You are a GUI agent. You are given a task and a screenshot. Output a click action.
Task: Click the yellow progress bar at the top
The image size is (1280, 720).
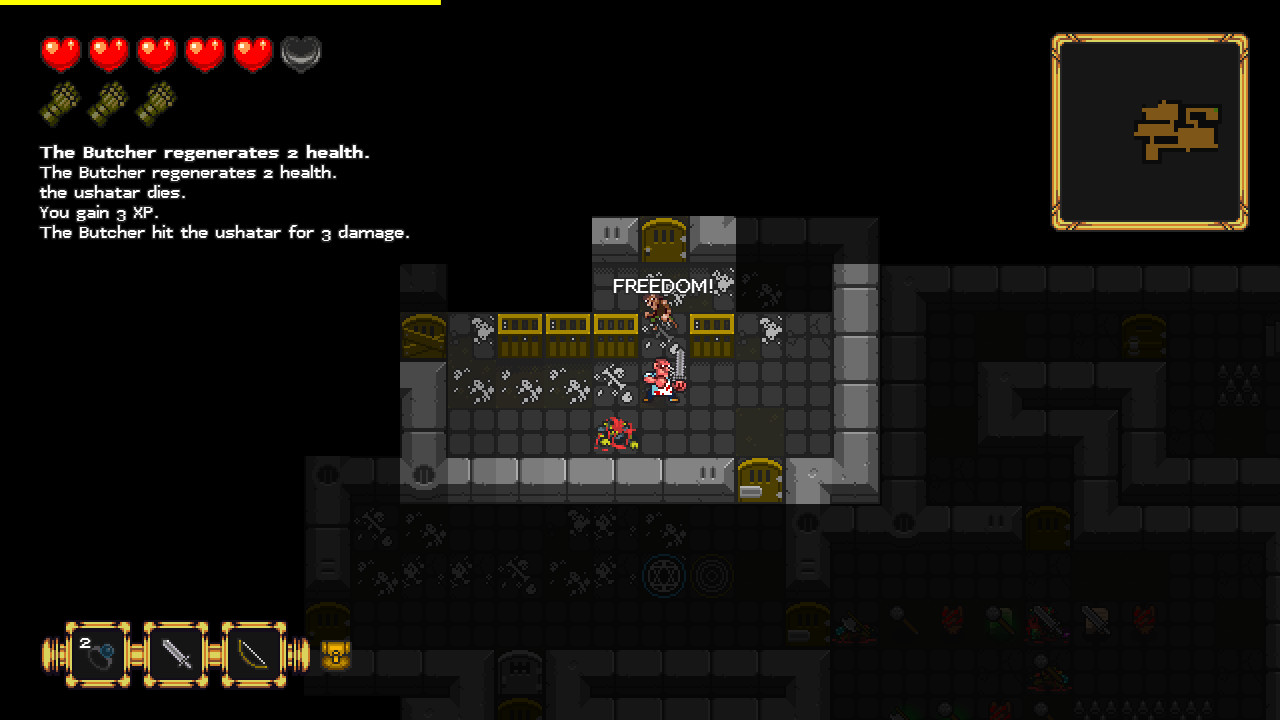(x=220, y=7)
